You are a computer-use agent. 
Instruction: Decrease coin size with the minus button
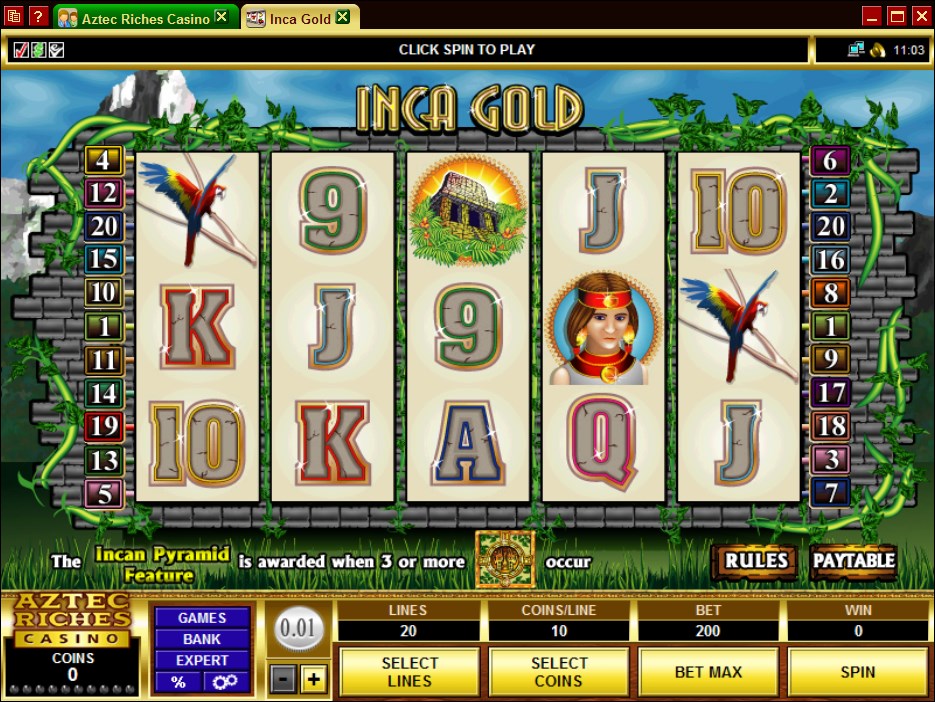(284, 680)
